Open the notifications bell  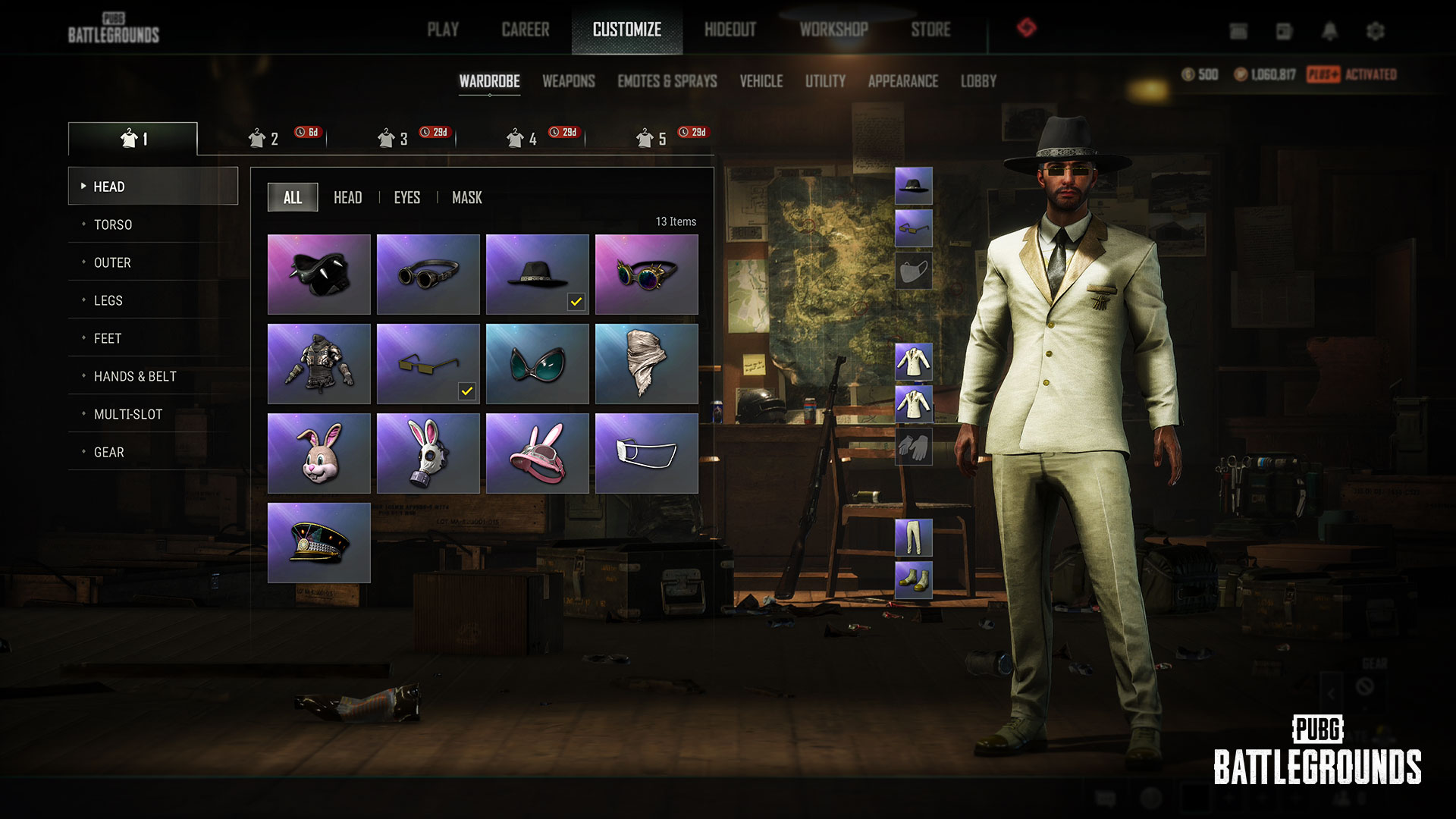[1329, 32]
